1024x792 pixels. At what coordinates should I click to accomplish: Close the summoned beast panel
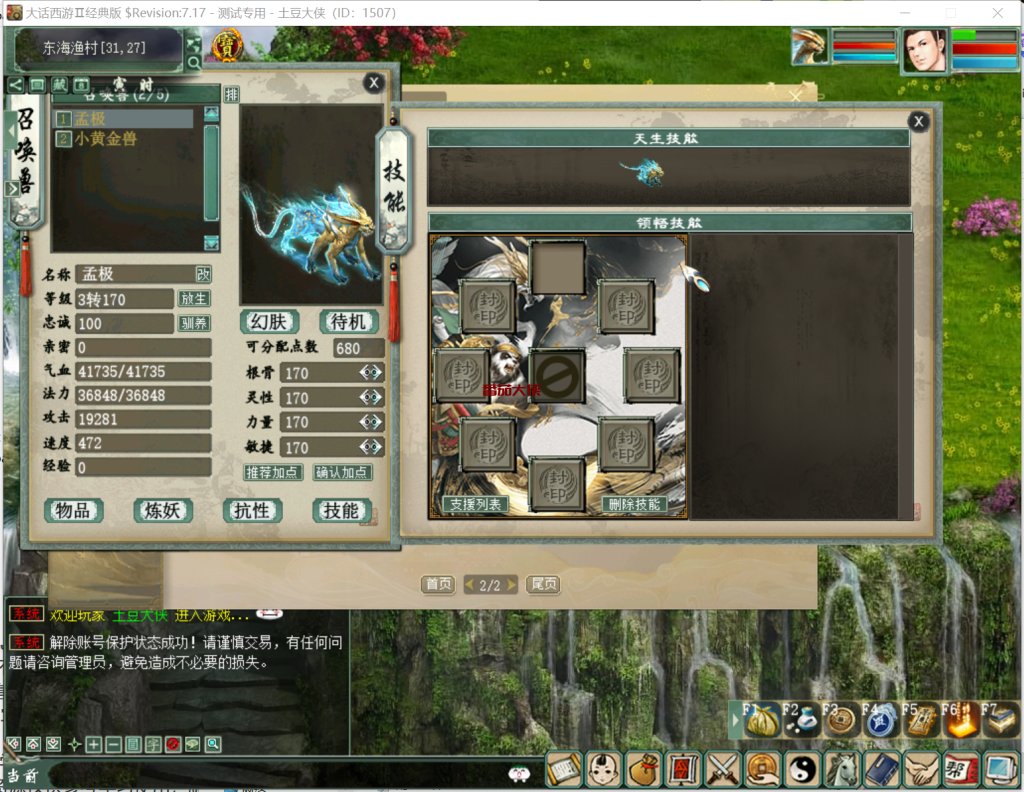(x=373, y=83)
